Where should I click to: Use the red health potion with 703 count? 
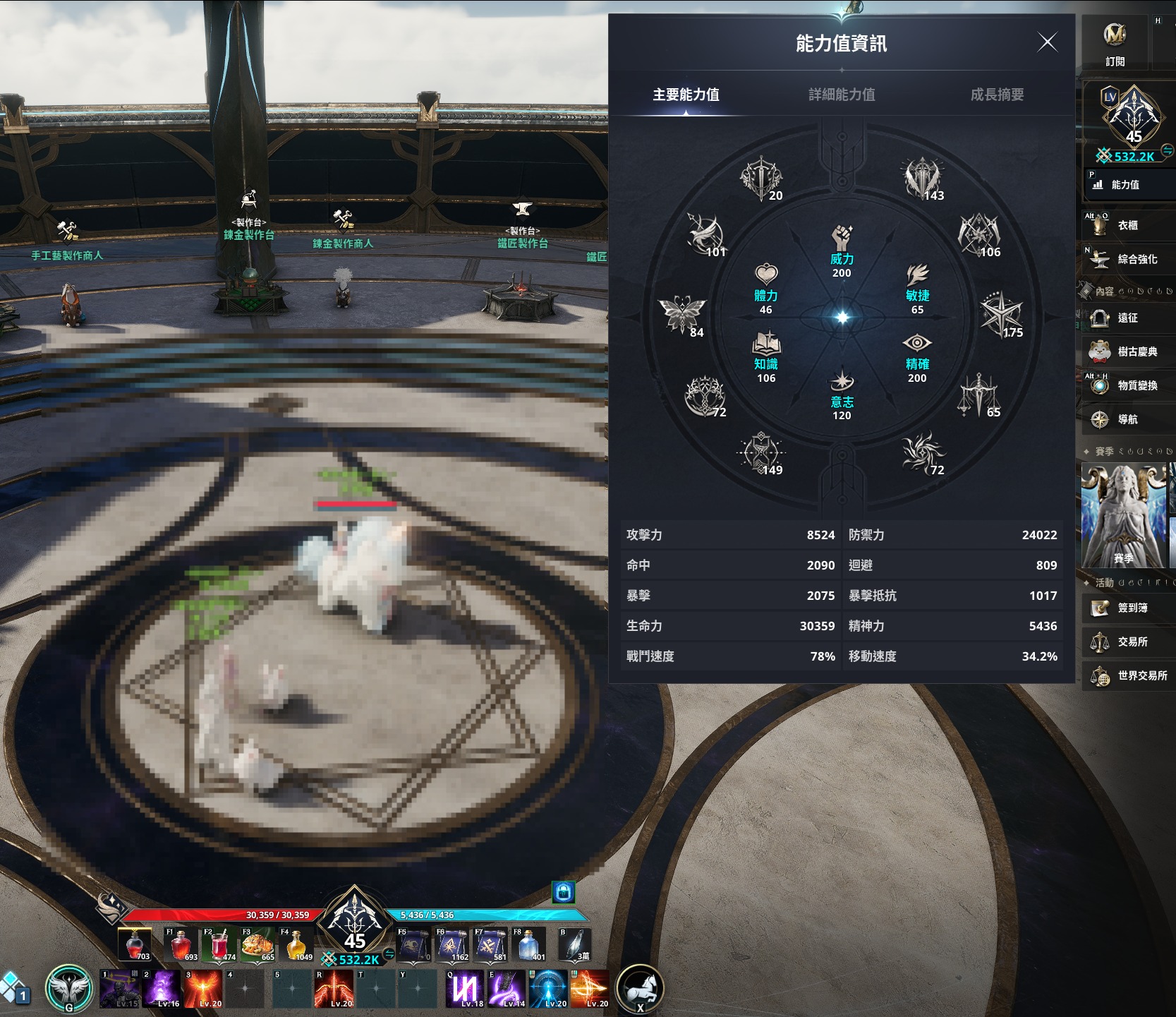pos(135,945)
